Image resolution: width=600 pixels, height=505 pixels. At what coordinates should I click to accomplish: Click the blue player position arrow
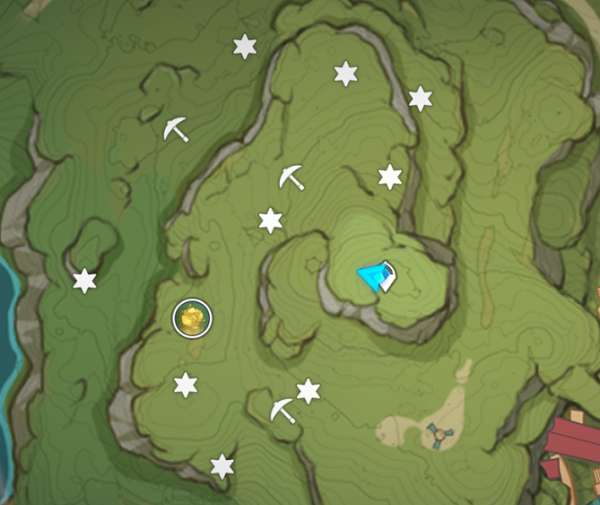click(377, 277)
